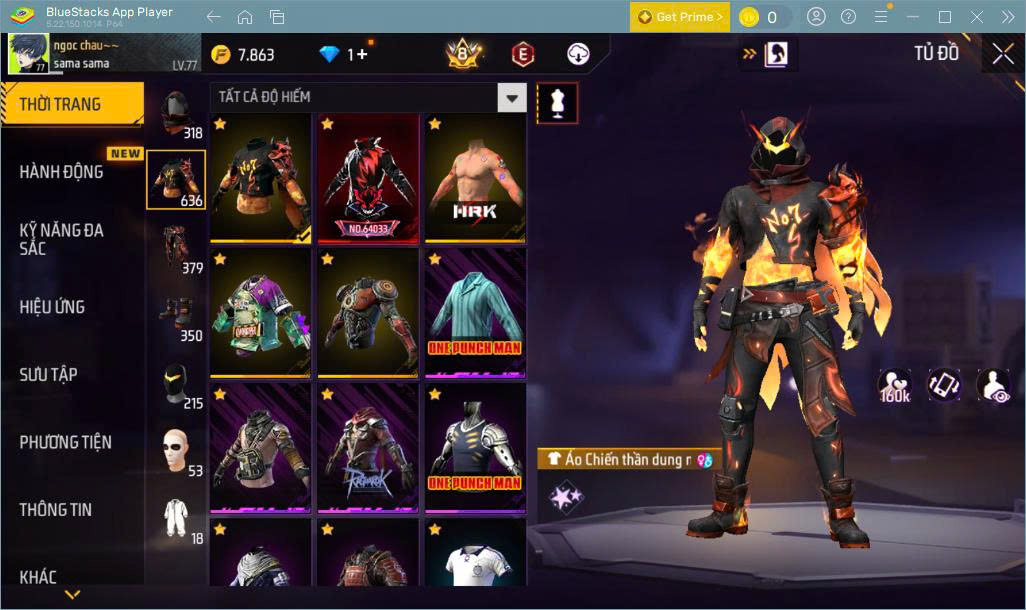Screen dimensions: 1026x610
Task: Choose the pants category showing 379
Action: (x=177, y=249)
